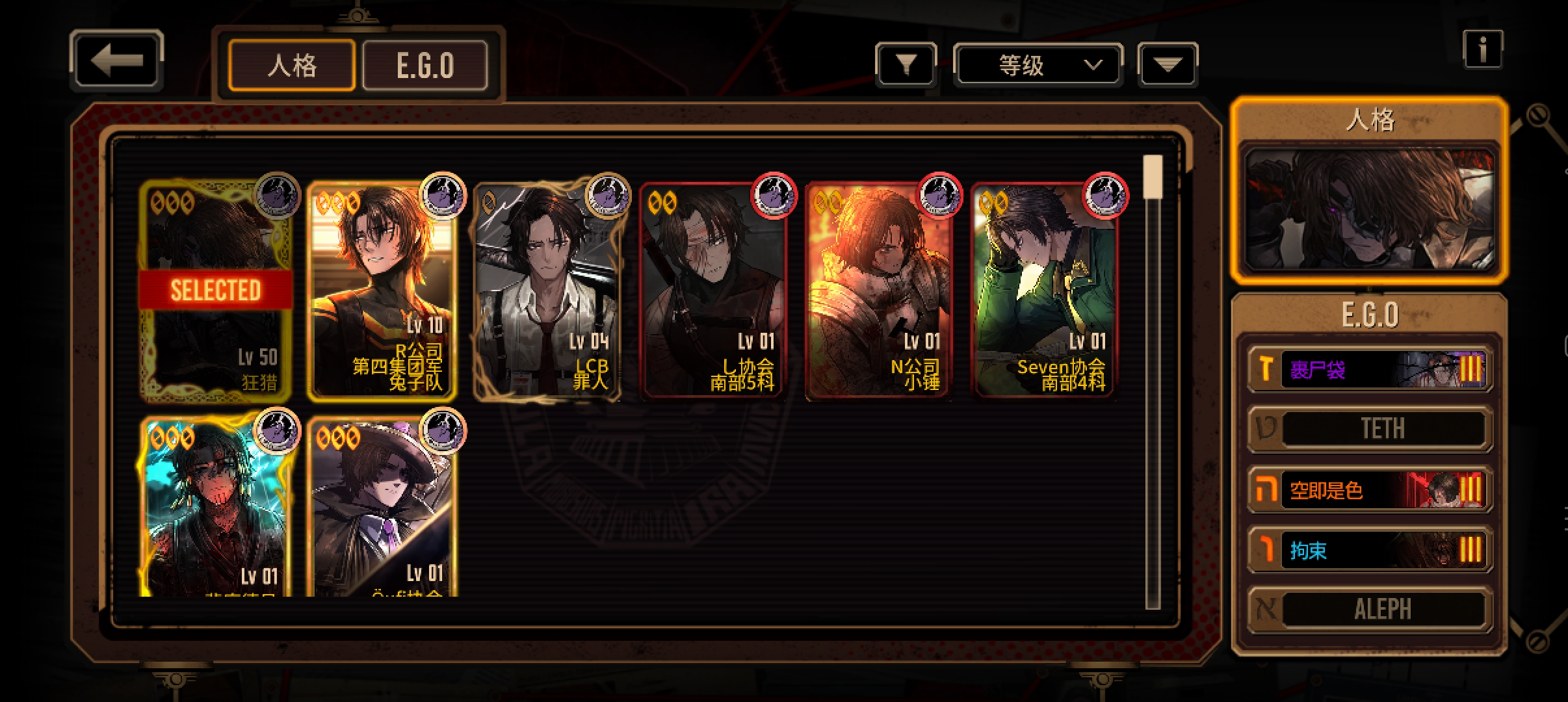Pick the L协会 南部5科 identity card
The width and height of the screenshot is (1568, 702).
[x=713, y=291]
